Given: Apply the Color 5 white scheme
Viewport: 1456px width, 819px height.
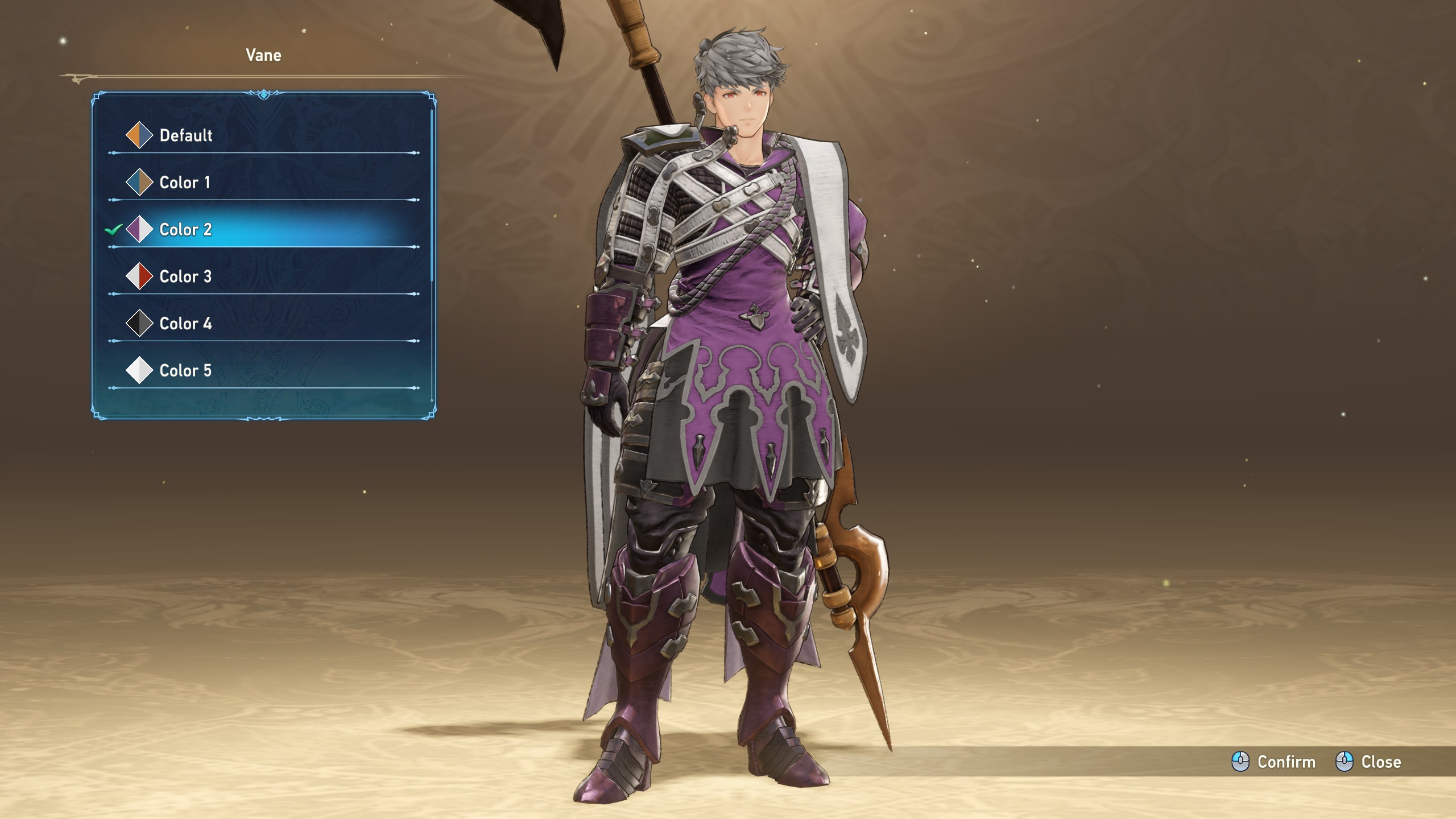Looking at the screenshot, I should click(185, 371).
